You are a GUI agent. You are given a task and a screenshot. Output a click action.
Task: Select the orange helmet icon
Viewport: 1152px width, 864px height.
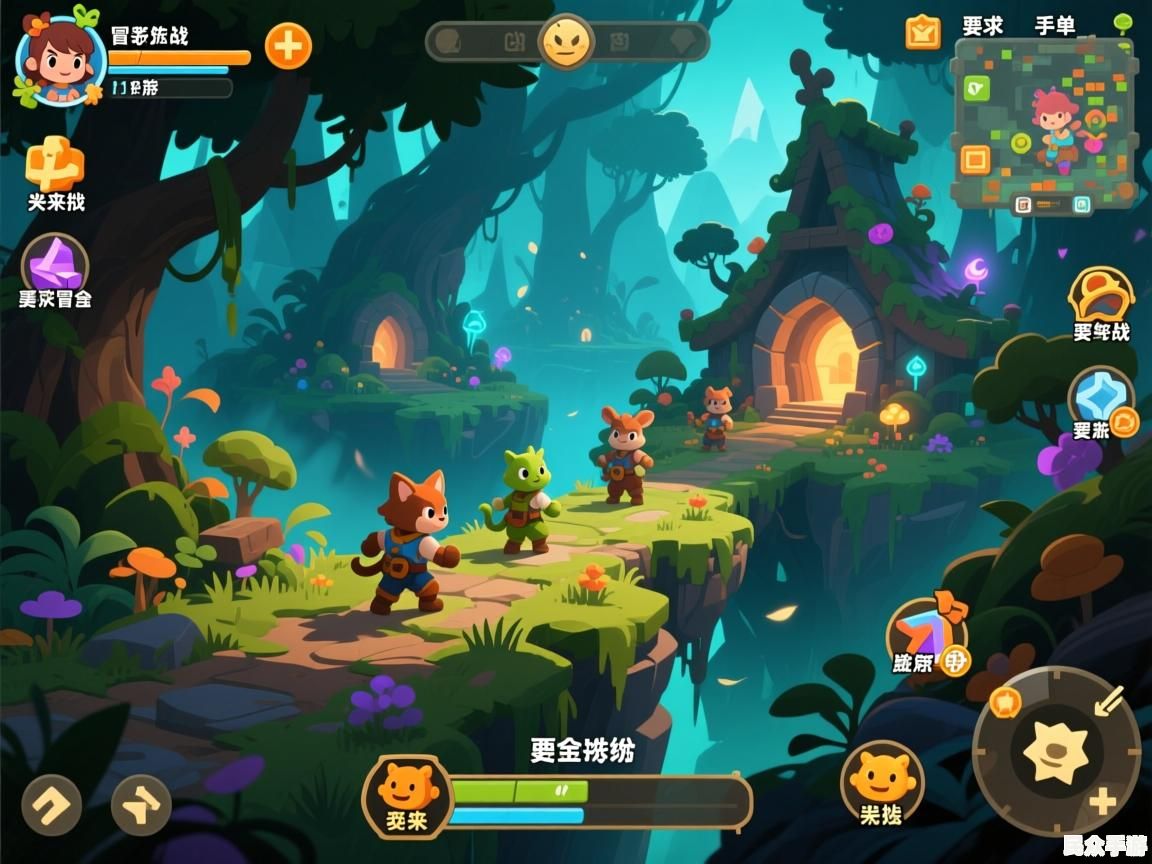point(1101,295)
